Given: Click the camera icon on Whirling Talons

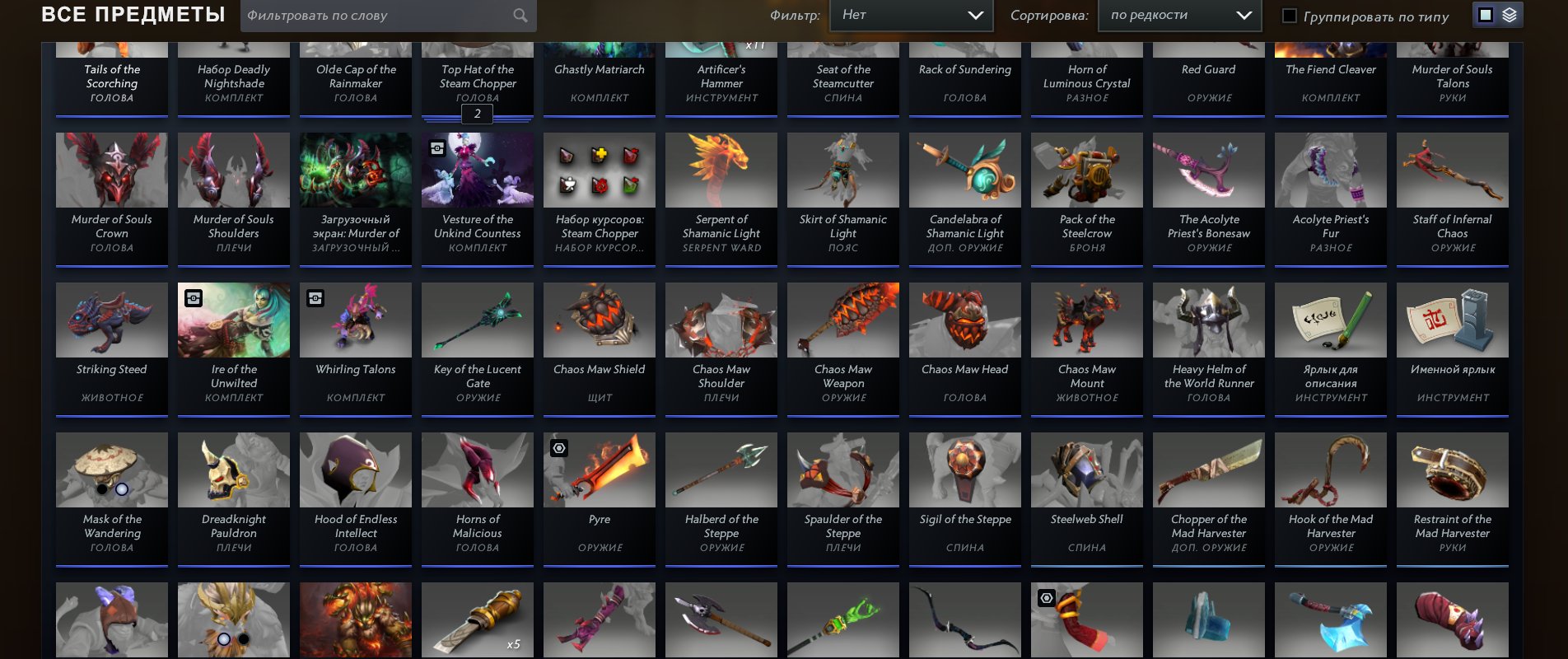Looking at the screenshot, I should coord(315,298).
